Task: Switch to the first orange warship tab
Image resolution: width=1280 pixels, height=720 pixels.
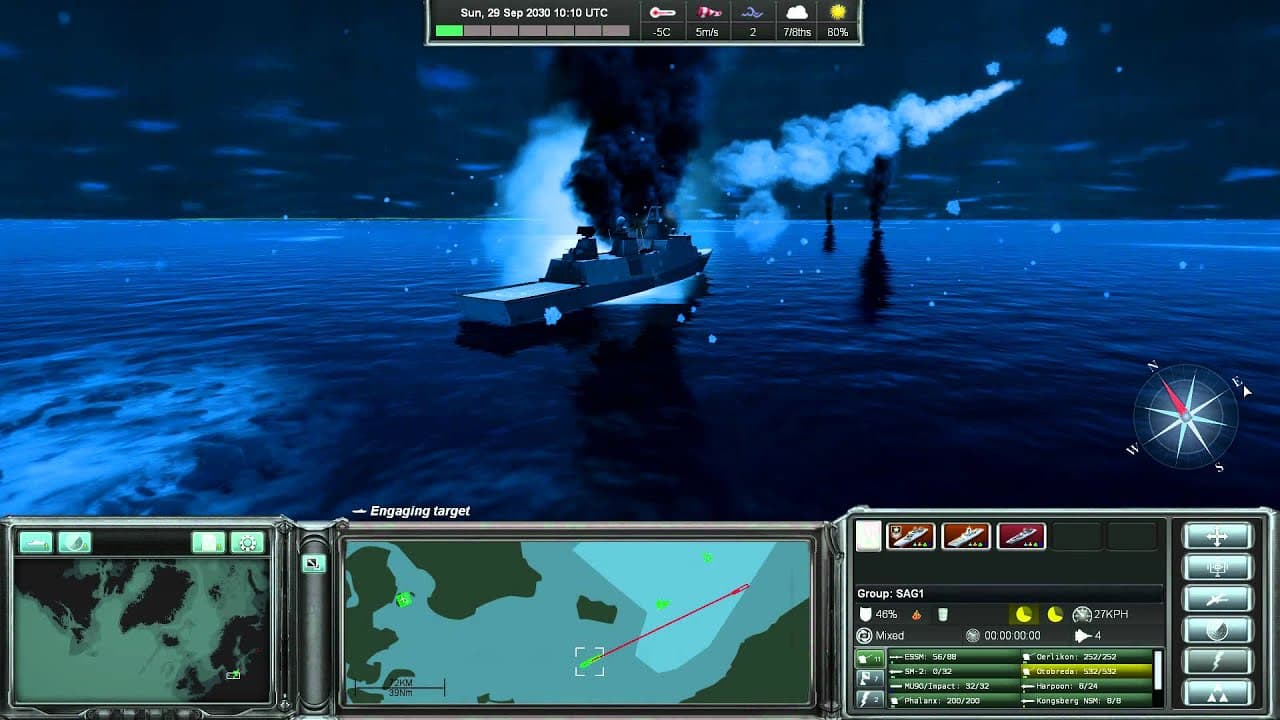Action: click(x=910, y=536)
